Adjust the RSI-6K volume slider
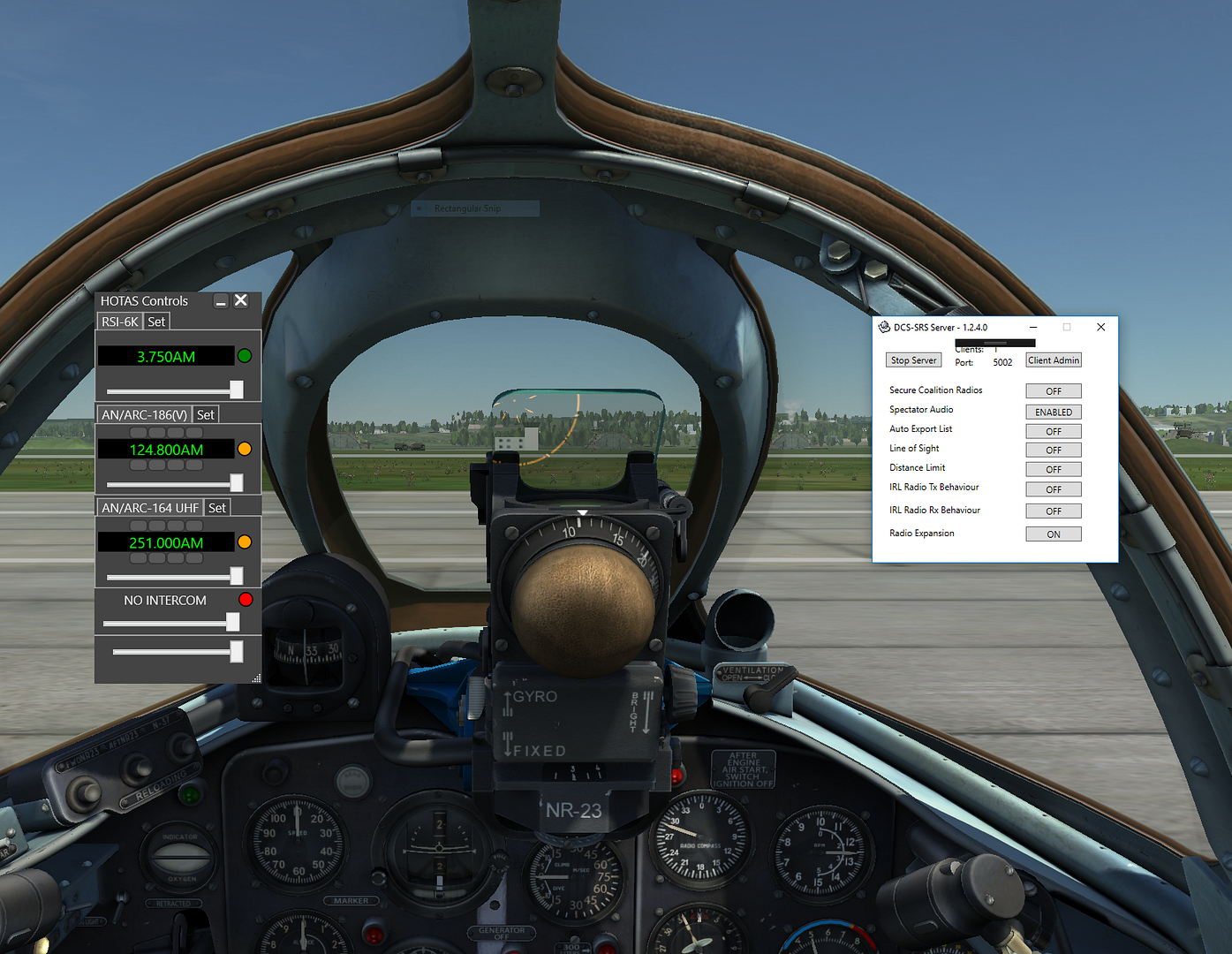This screenshot has width=1232, height=954. 236,390
